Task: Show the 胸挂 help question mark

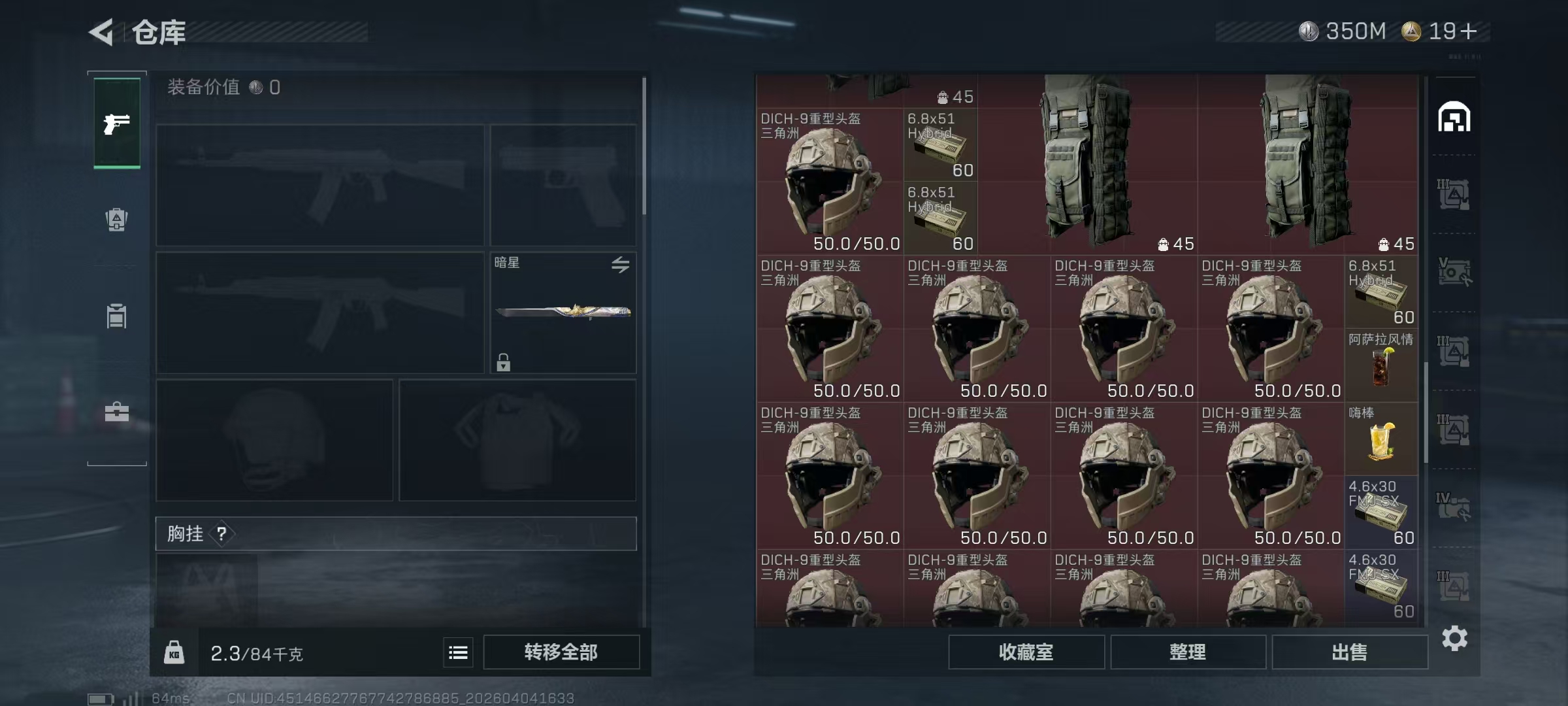Action: (222, 534)
